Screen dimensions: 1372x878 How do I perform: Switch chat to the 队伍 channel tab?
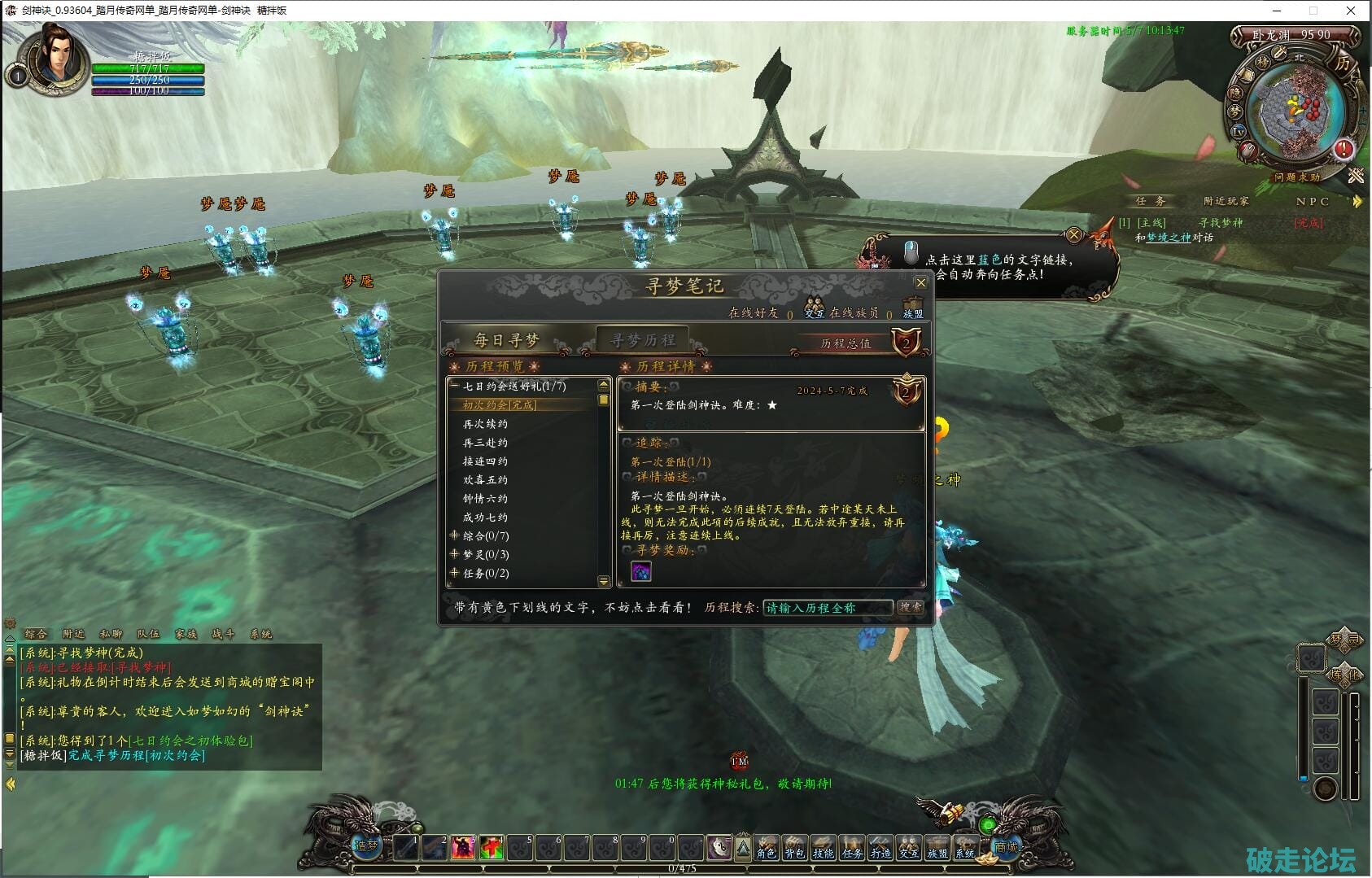point(148,634)
